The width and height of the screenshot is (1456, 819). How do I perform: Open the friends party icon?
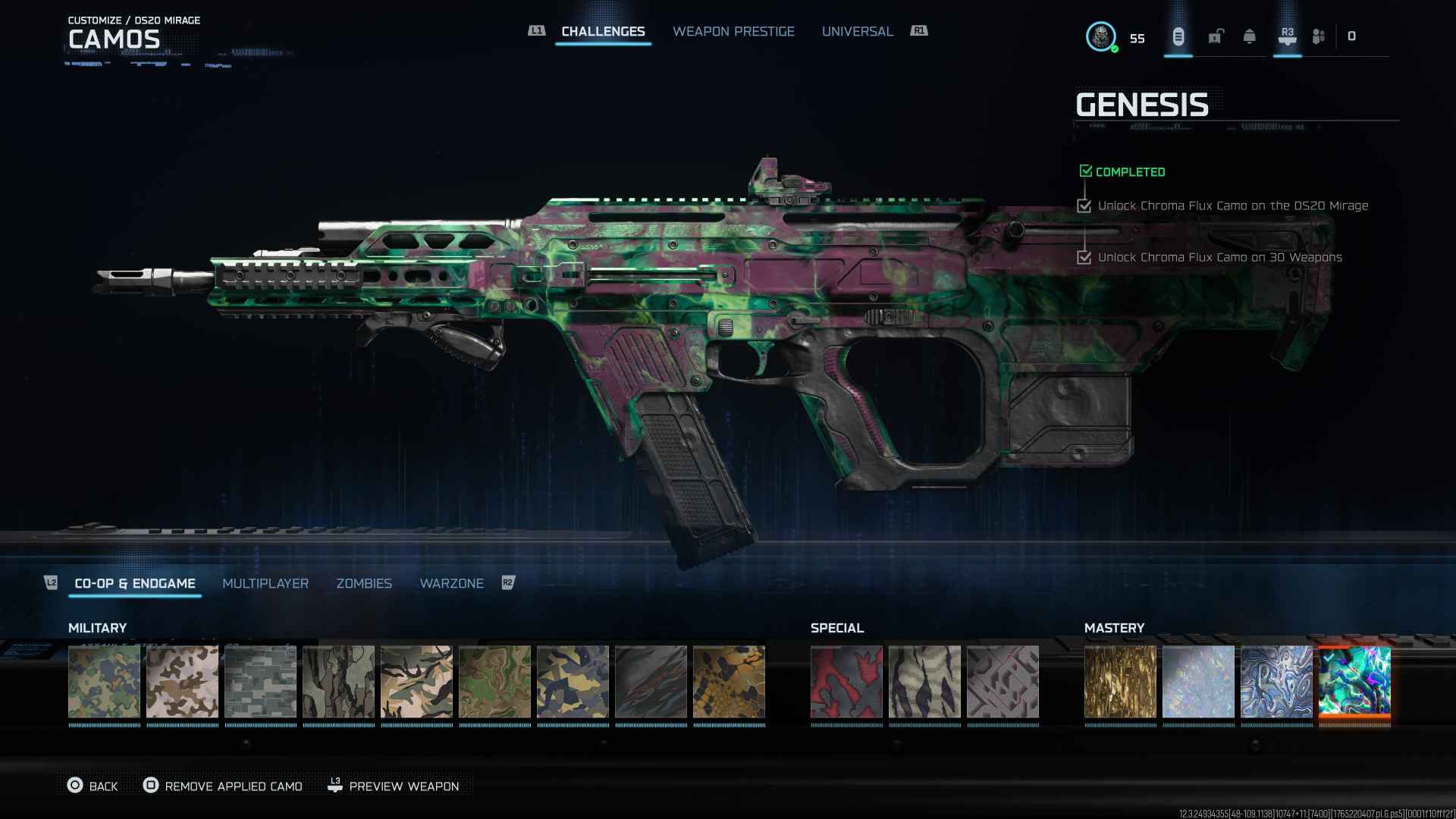point(1319,36)
